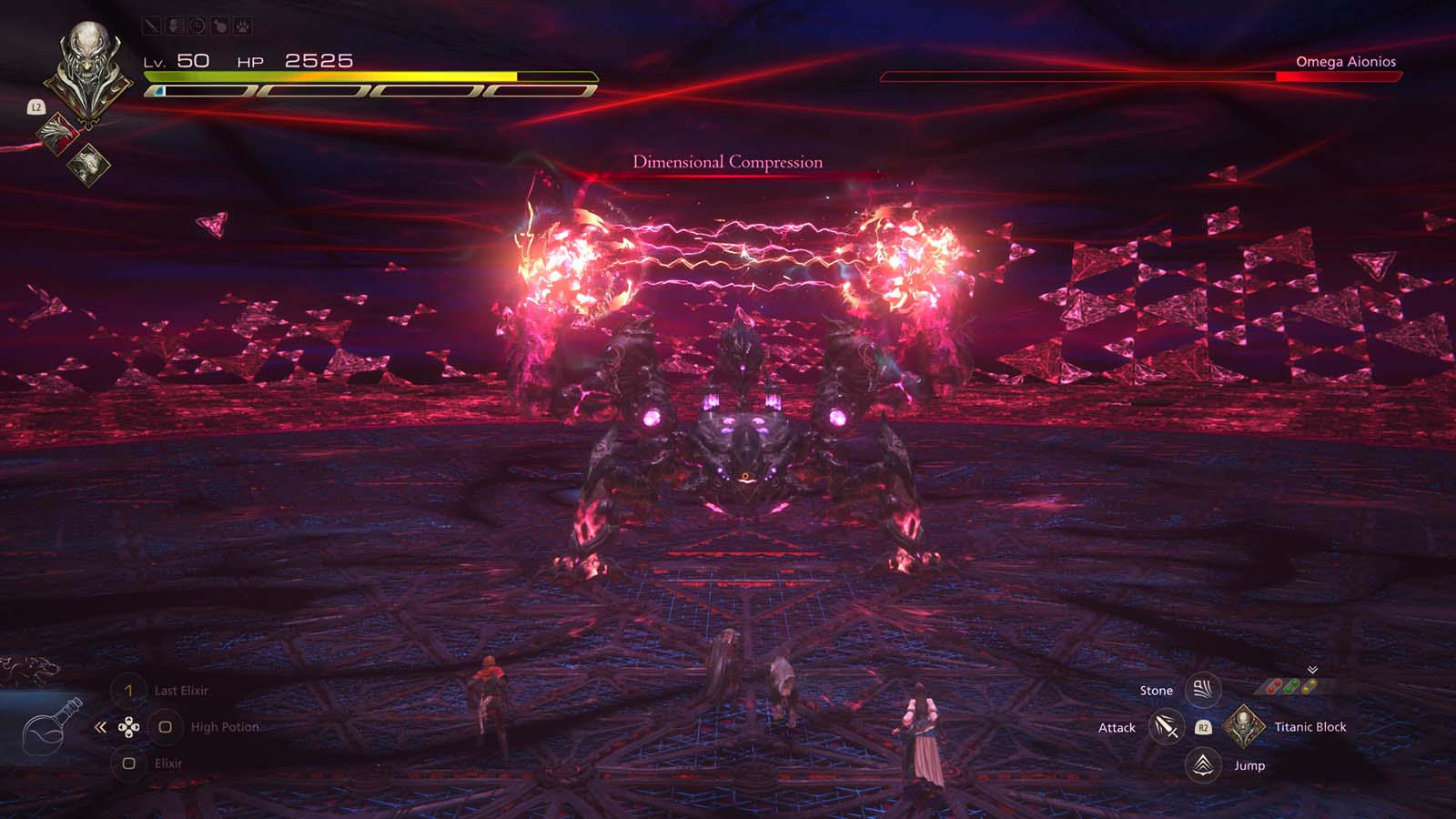1456x819 pixels.
Task: Click the d-pad item selector icon
Action: (x=128, y=726)
